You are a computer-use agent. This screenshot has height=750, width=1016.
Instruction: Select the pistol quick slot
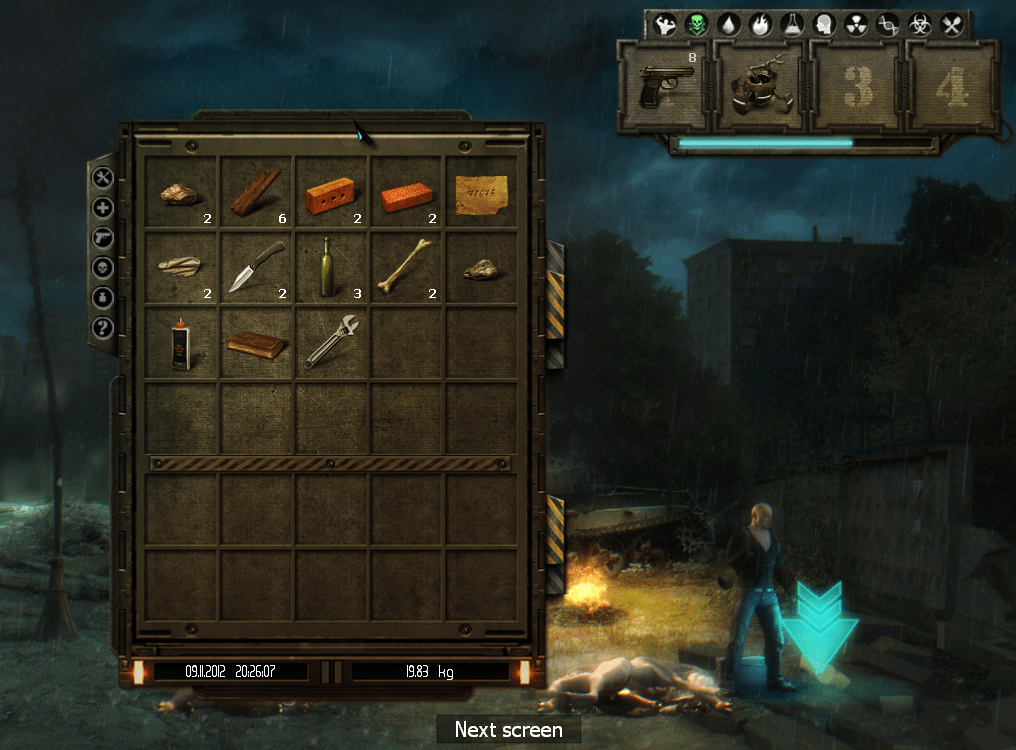point(662,88)
